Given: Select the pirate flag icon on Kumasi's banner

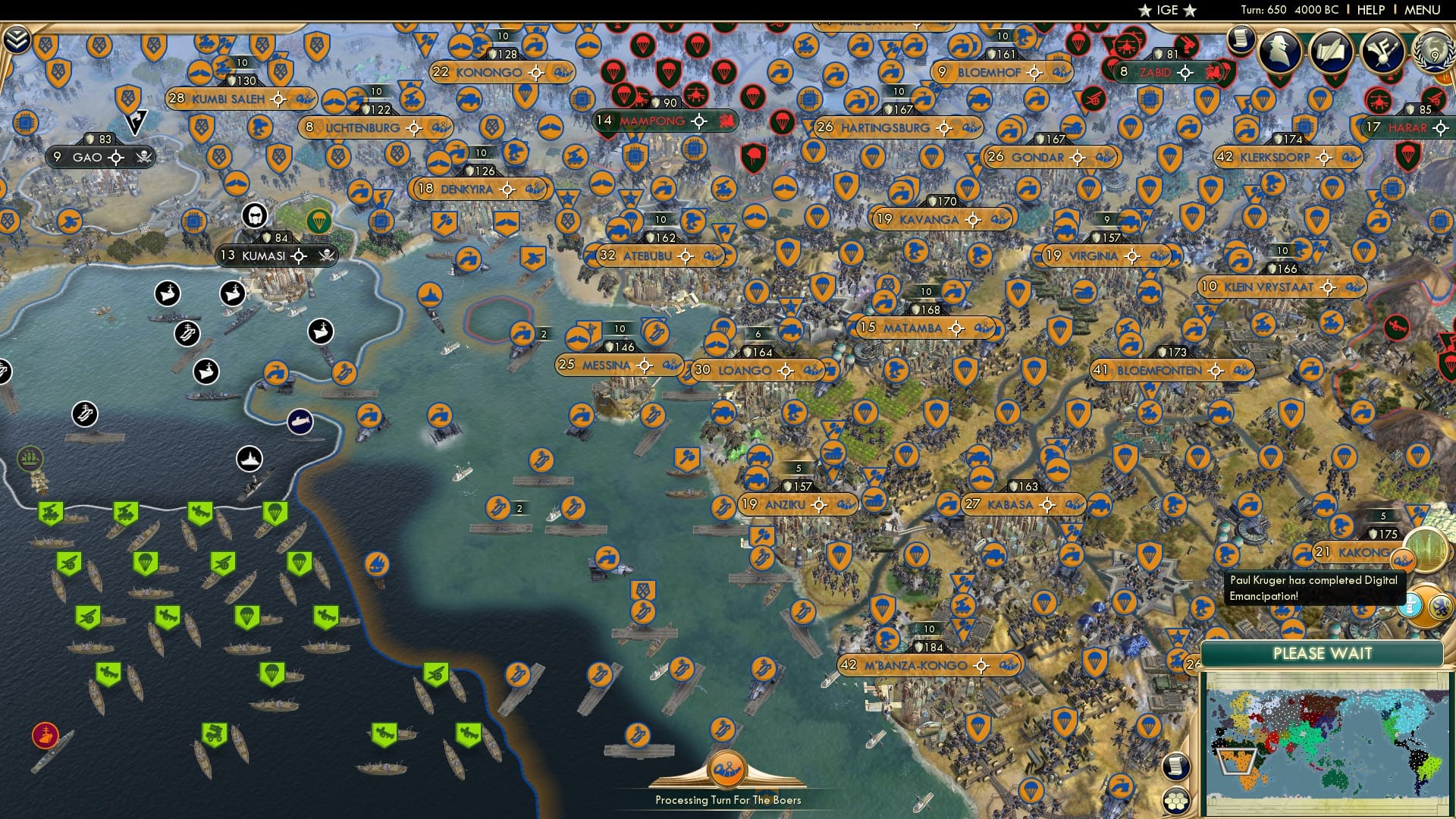Looking at the screenshot, I should point(325,256).
